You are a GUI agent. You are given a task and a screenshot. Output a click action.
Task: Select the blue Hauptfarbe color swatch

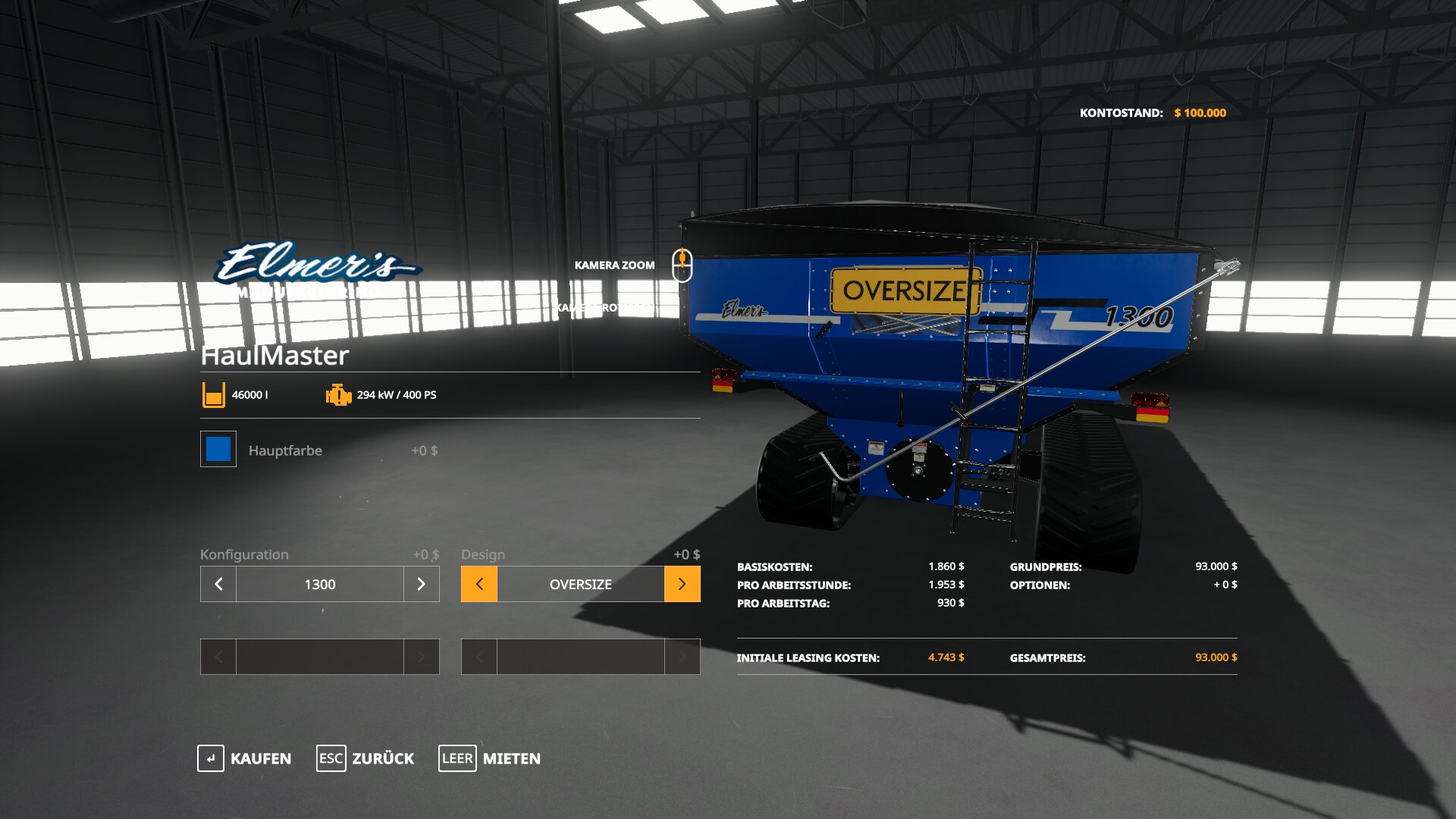[218, 449]
